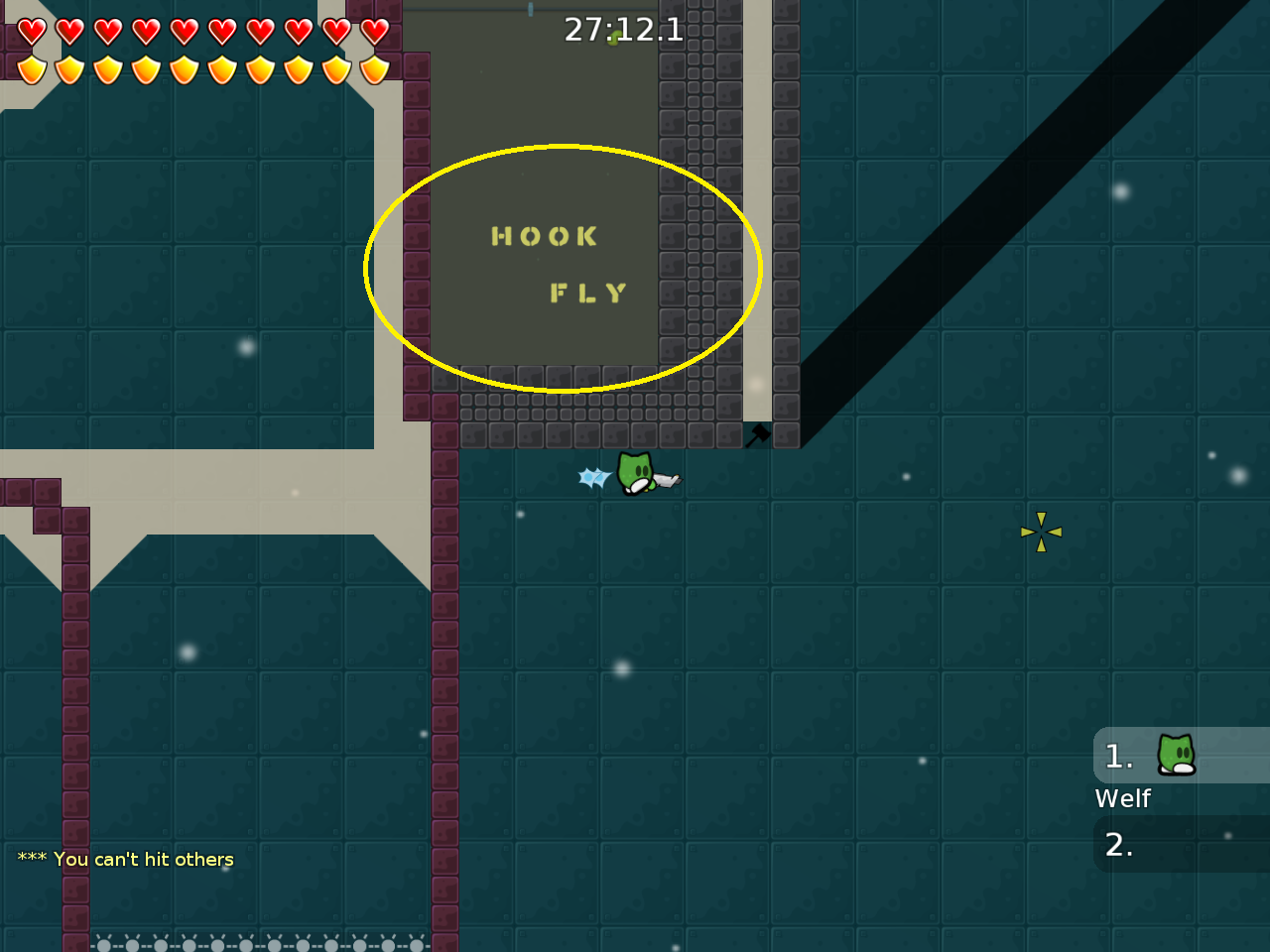The image size is (1270, 952).
Task: Select the Welf player name
Action: [x=1122, y=798]
